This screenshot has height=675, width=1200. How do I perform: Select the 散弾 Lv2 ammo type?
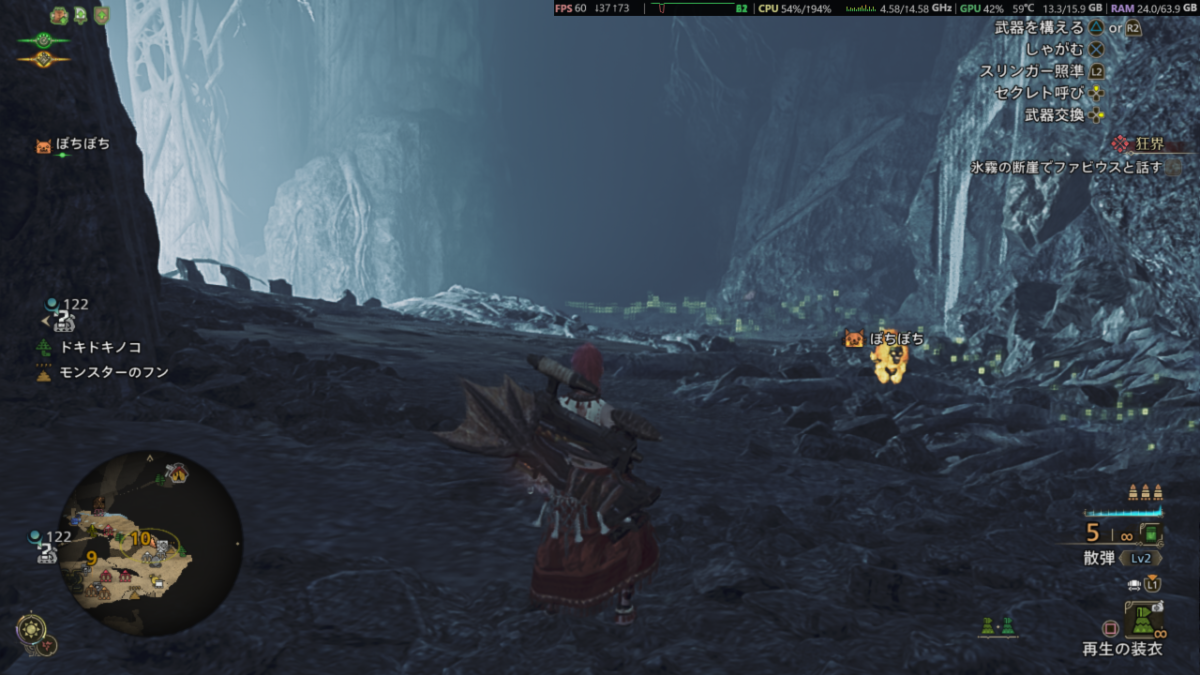click(x=1121, y=558)
